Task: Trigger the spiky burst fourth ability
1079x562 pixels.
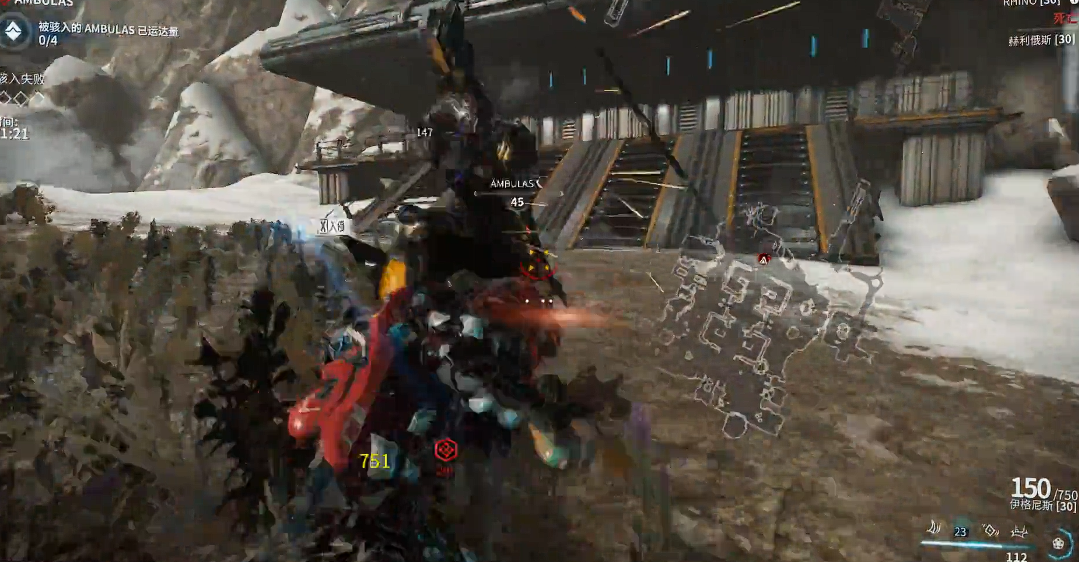Action: [1020, 530]
